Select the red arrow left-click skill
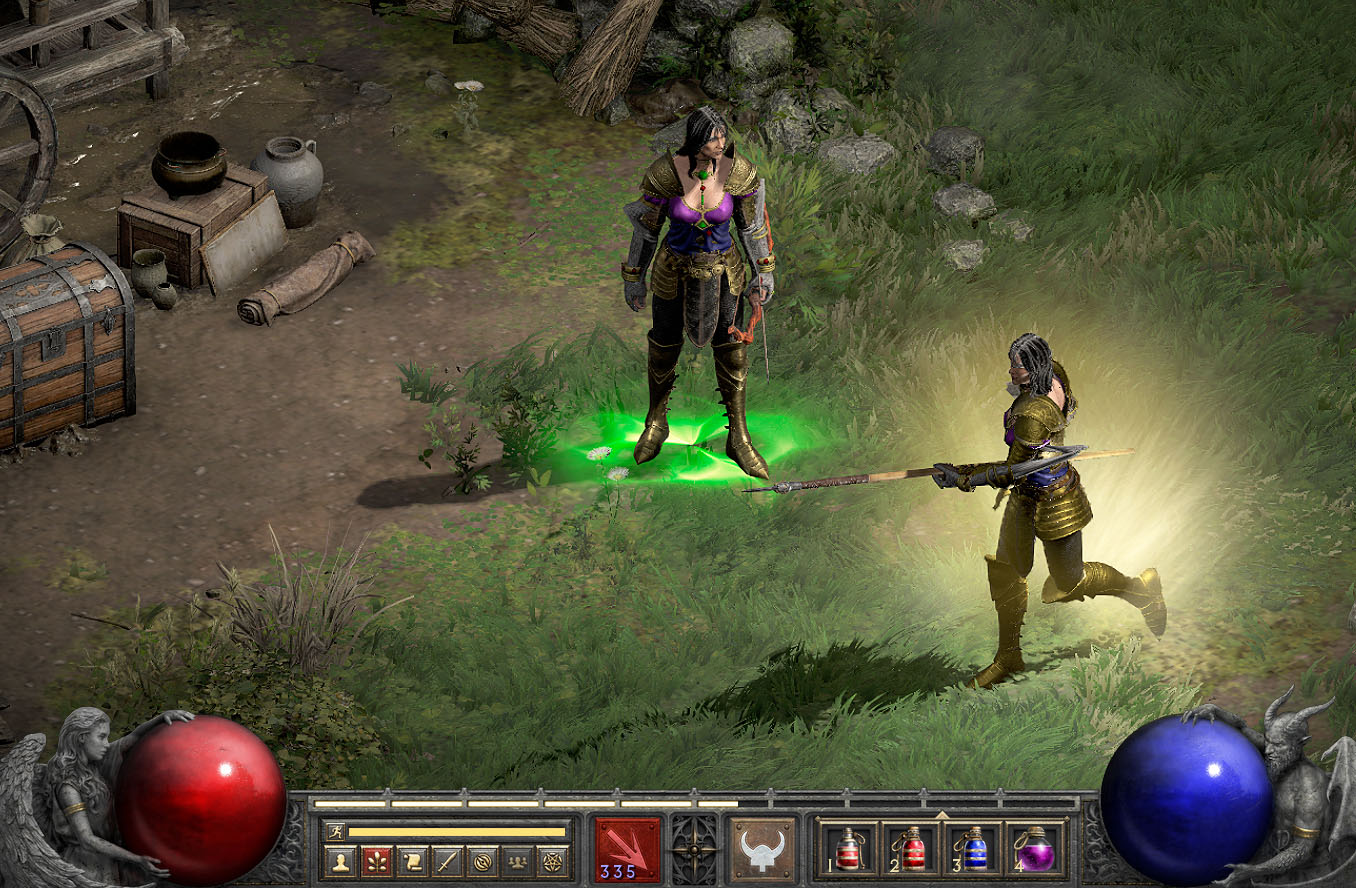This screenshot has width=1356, height=888. 628,849
